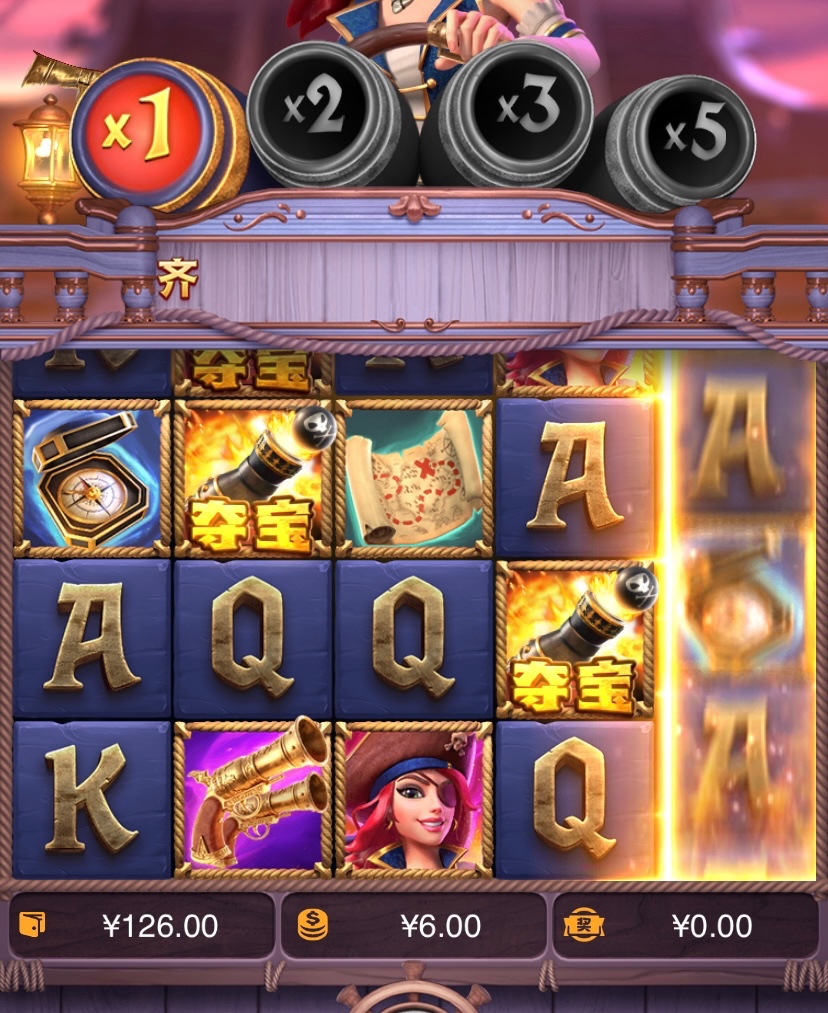Tap the ¥126.00 wallet balance panel

pos(141,926)
